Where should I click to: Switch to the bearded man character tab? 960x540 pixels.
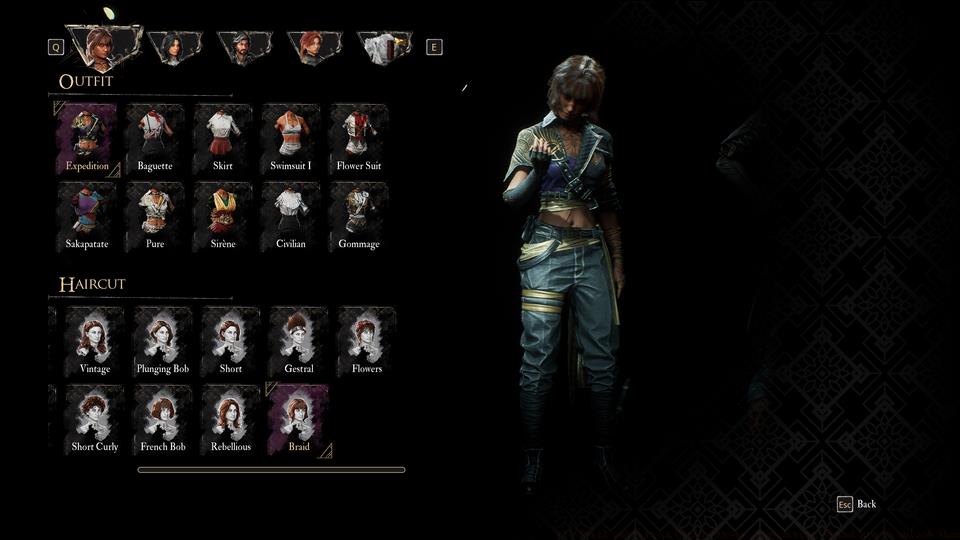click(245, 47)
